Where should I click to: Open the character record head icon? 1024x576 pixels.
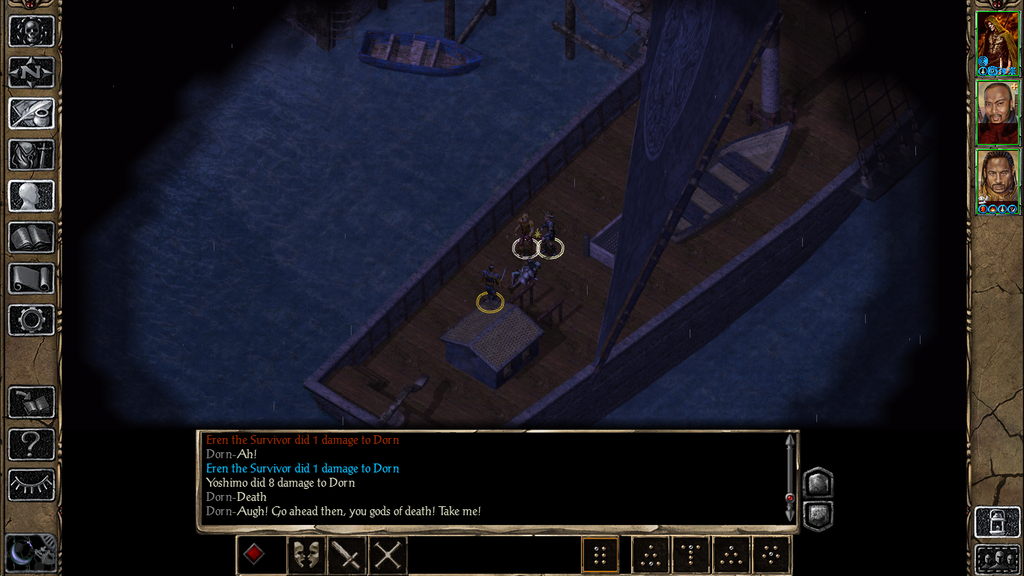click(31, 196)
